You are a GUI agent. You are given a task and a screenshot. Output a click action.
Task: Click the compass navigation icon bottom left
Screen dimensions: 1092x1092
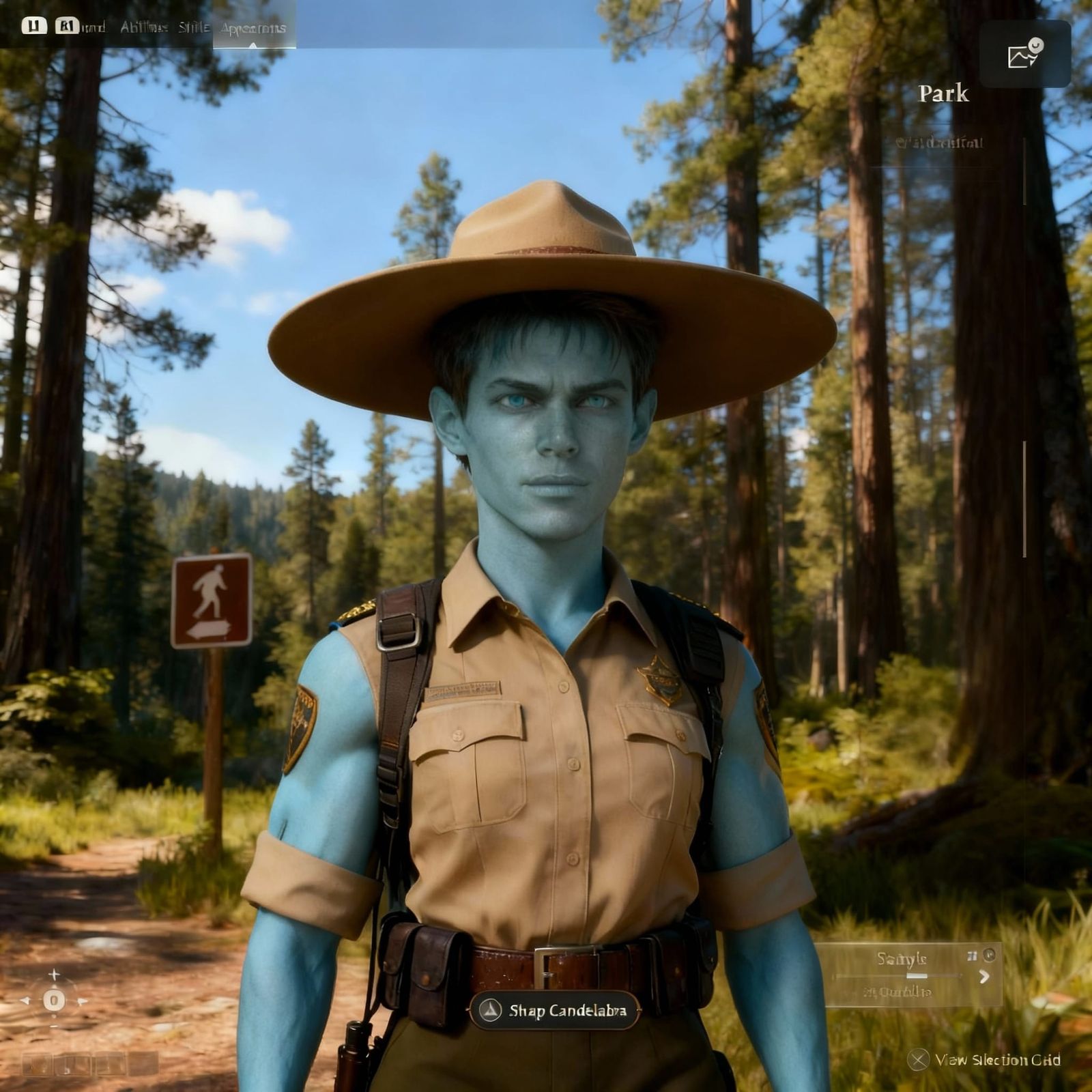[x=53, y=1001]
